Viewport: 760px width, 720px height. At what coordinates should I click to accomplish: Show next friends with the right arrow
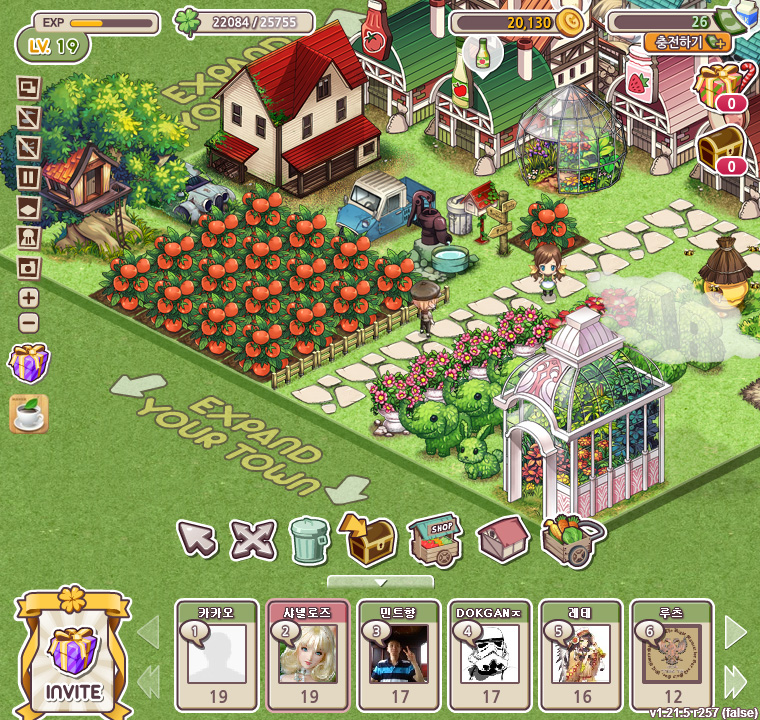735,631
